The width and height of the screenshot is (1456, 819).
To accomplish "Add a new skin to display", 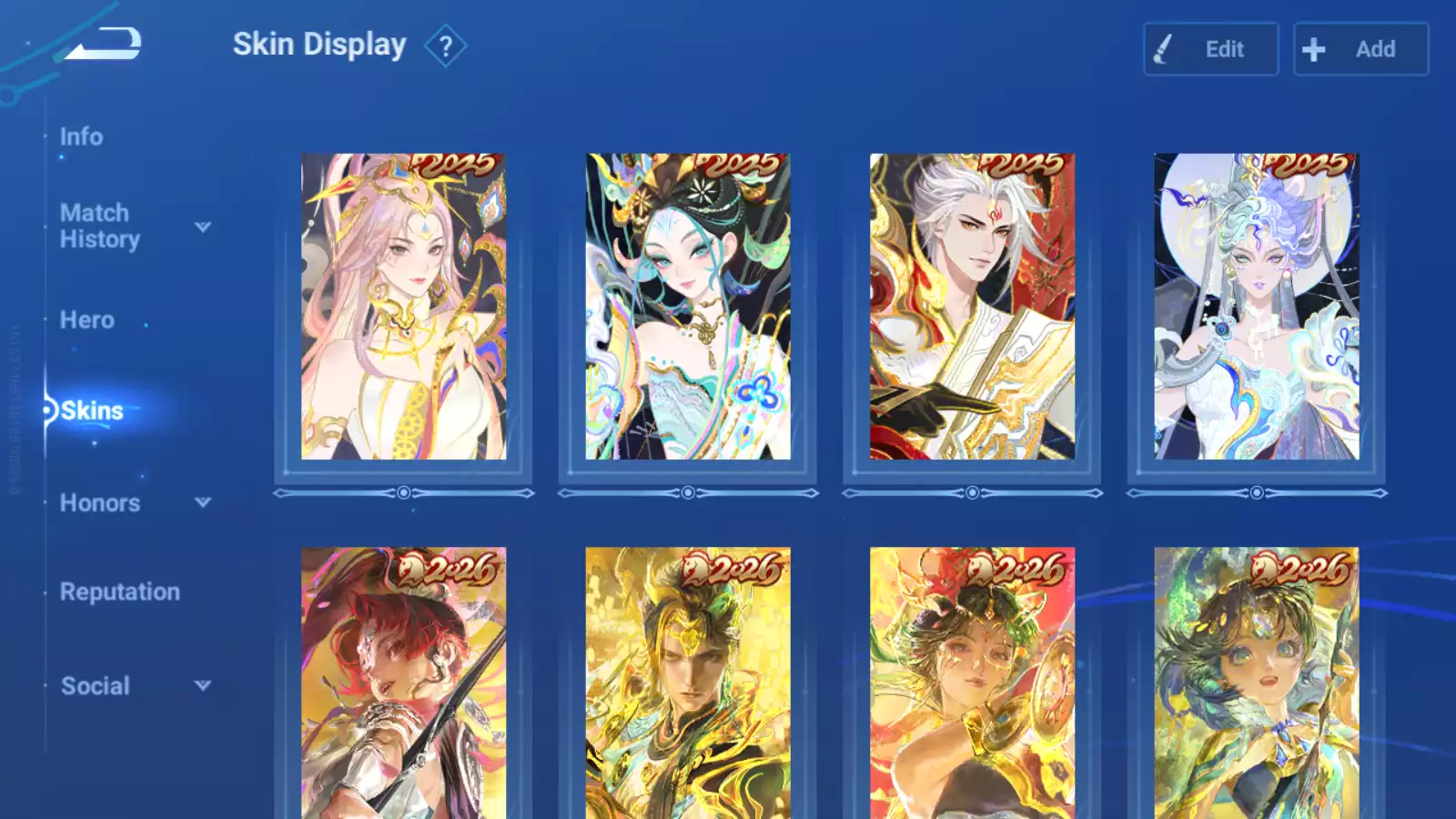I will 1360,49.
